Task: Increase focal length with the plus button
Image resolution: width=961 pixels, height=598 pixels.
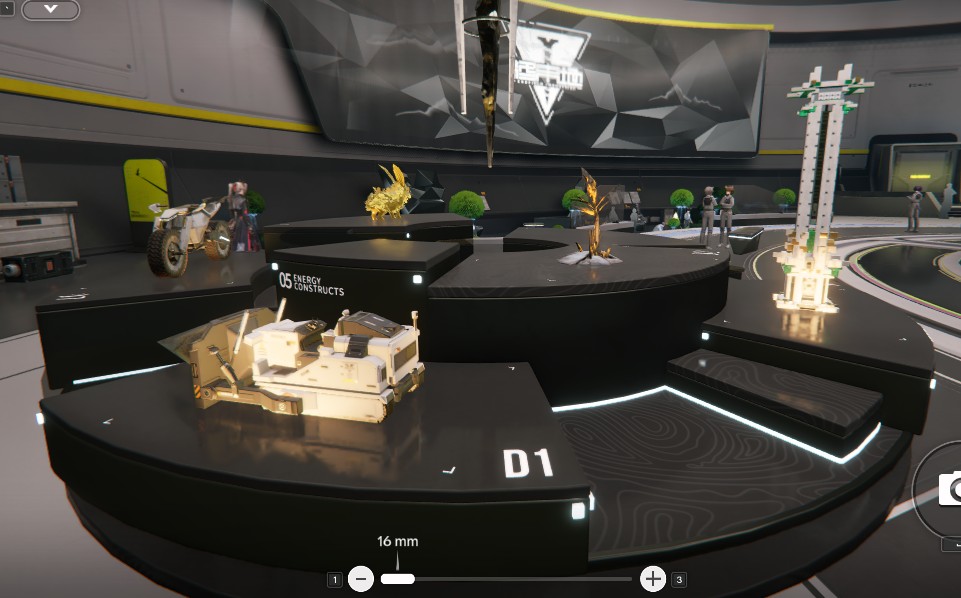Action: click(x=652, y=578)
